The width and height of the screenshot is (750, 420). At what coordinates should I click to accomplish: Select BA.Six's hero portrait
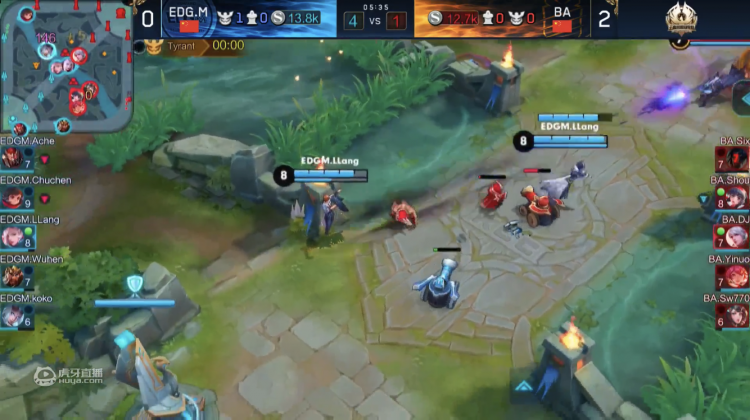coord(736,159)
